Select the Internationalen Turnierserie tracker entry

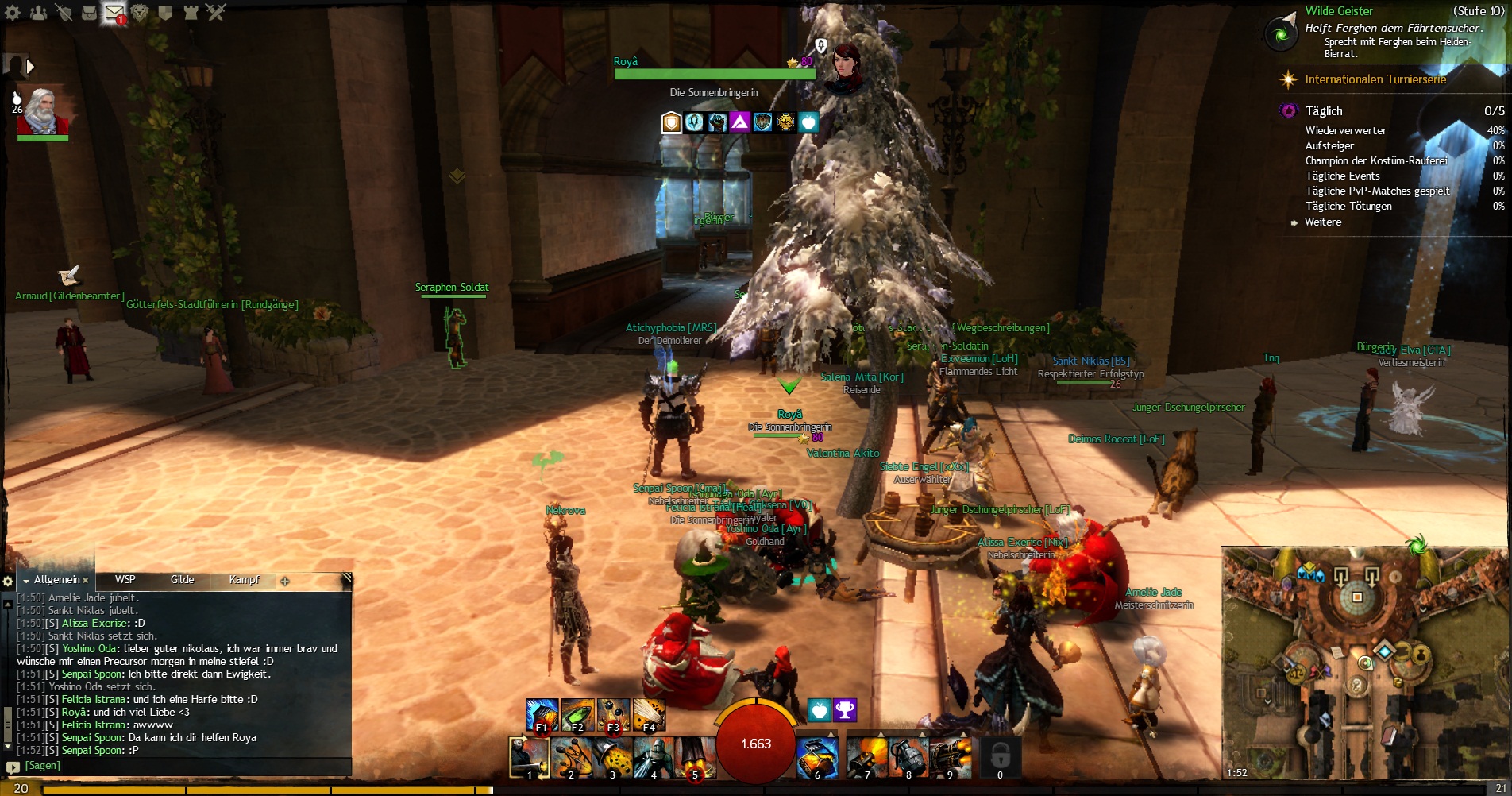(1375, 79)
